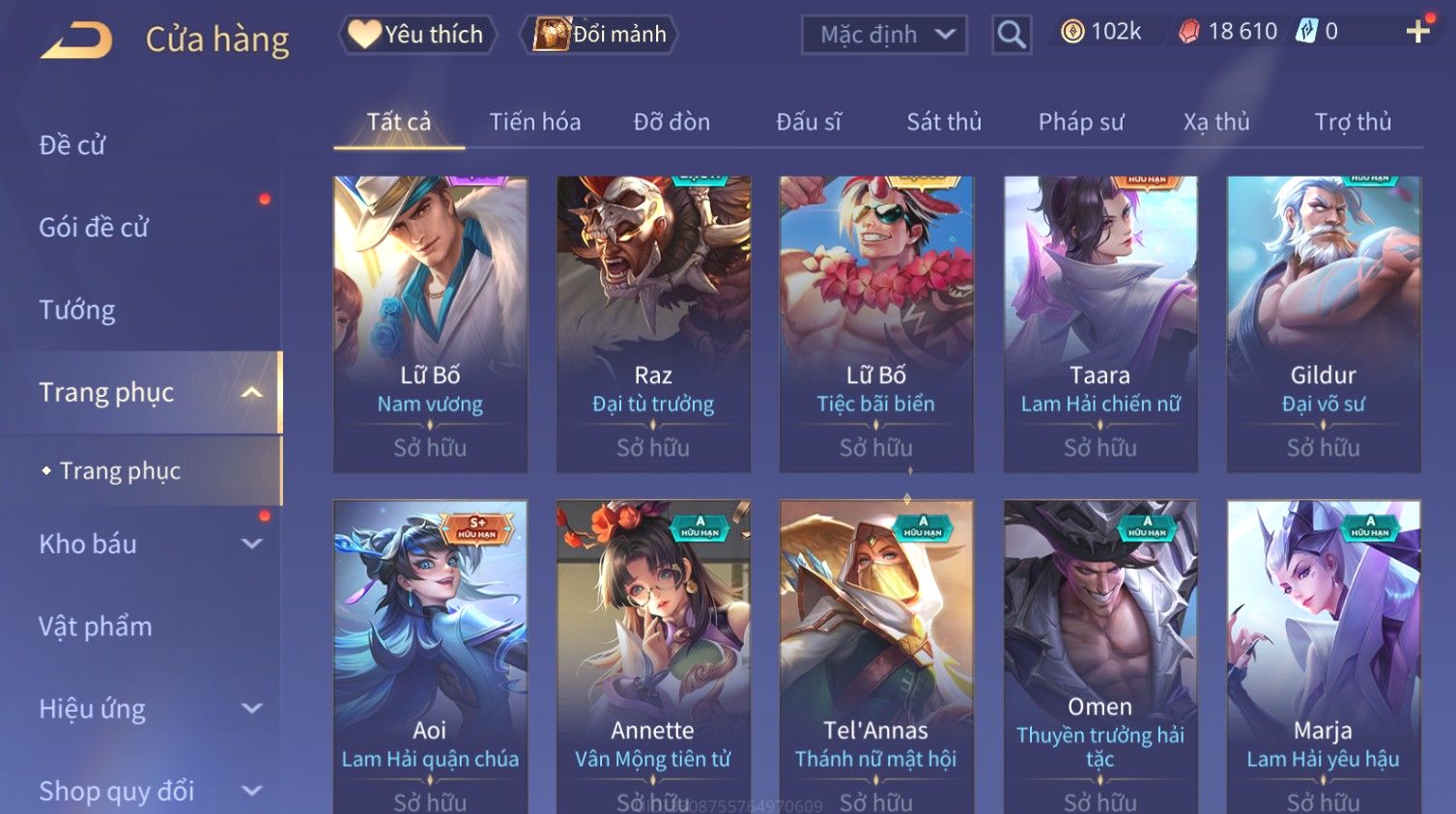Switch to the Tiến hóa tab
Viewport: 1456px width, 814px height.
(534, 123)
